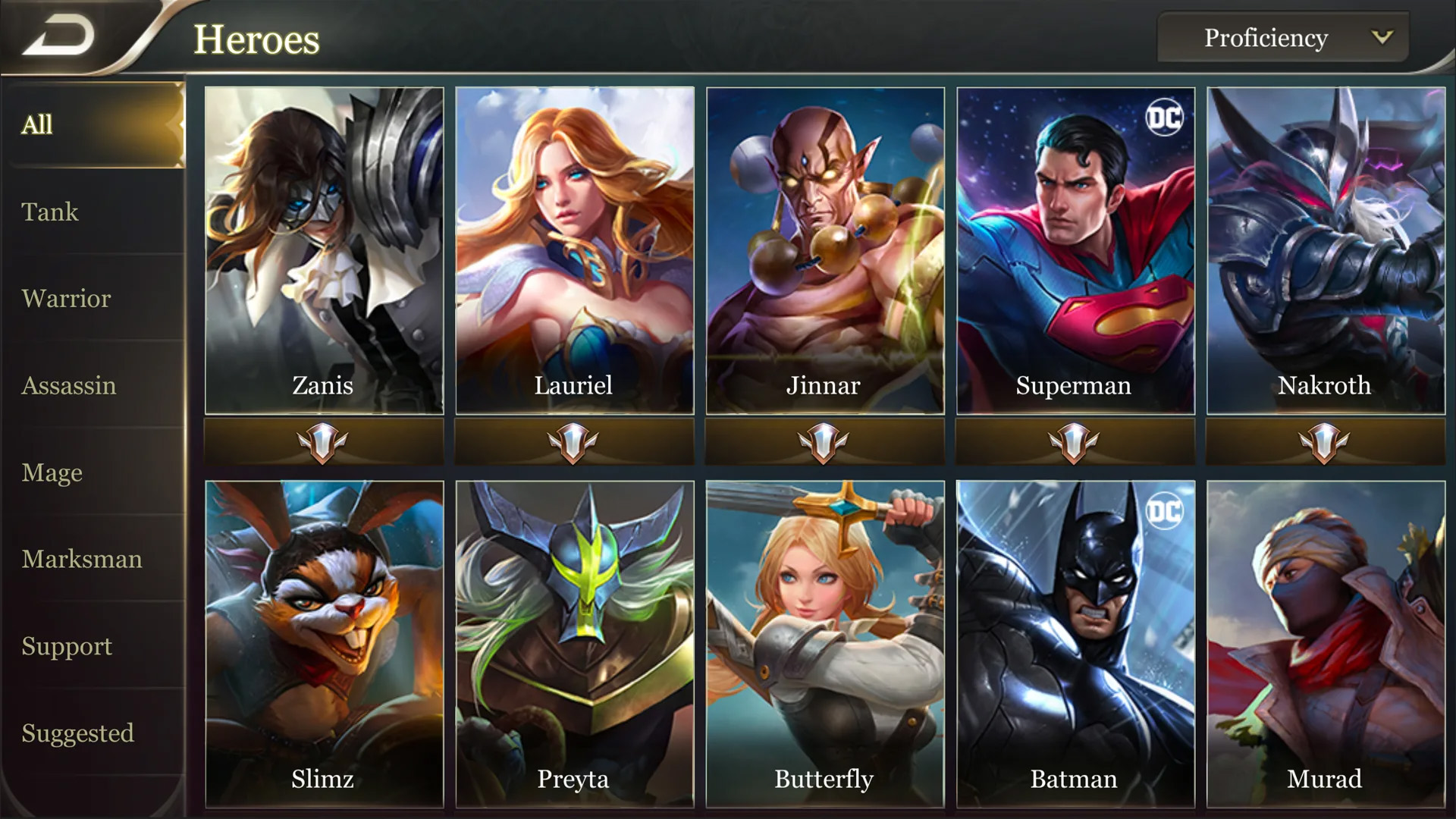Screen dimensions: 1456x819
Task: Select the Assassin category
Action: (x=69, y=386)
